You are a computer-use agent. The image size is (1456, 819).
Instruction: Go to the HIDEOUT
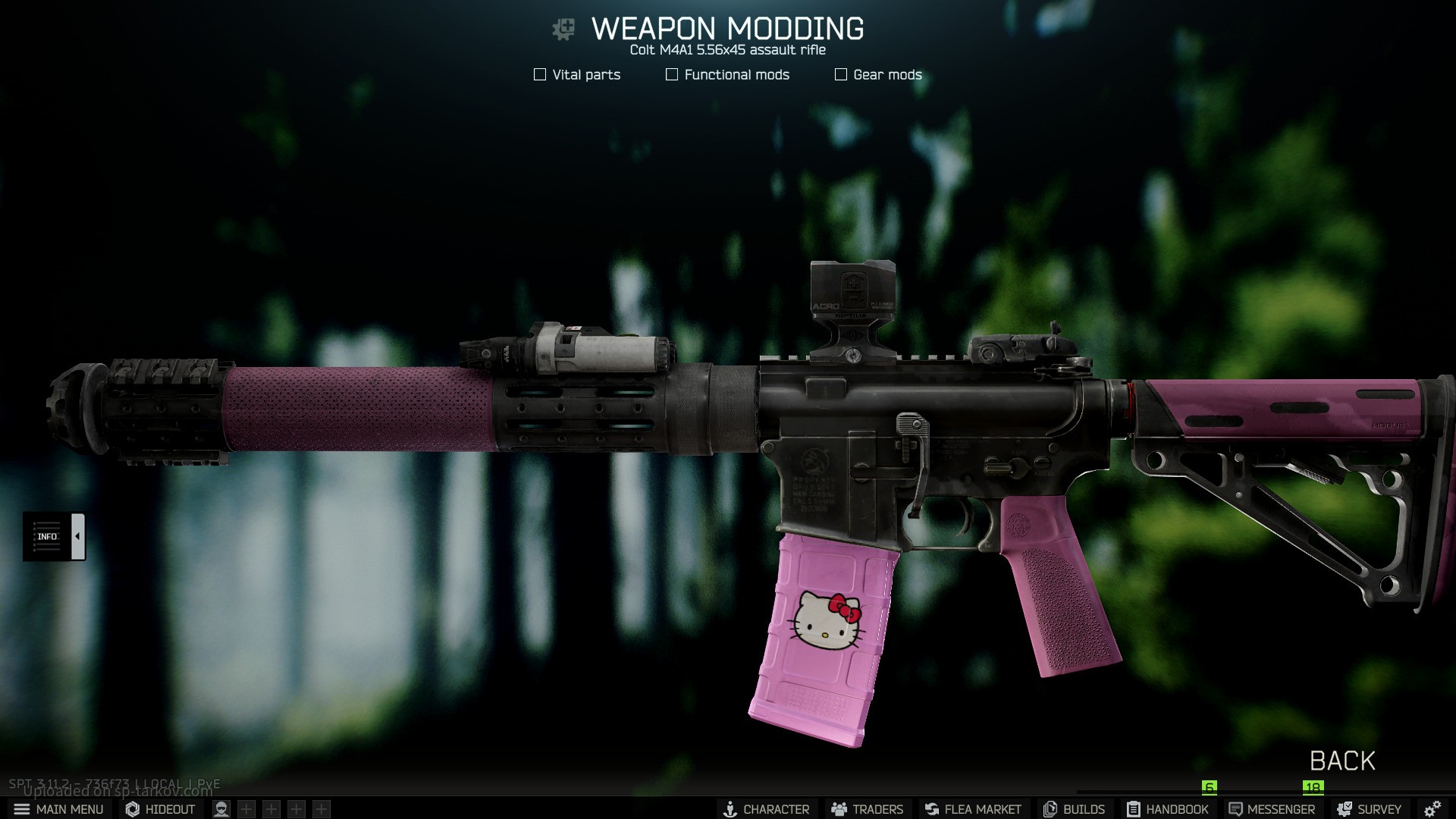point(160,809)
